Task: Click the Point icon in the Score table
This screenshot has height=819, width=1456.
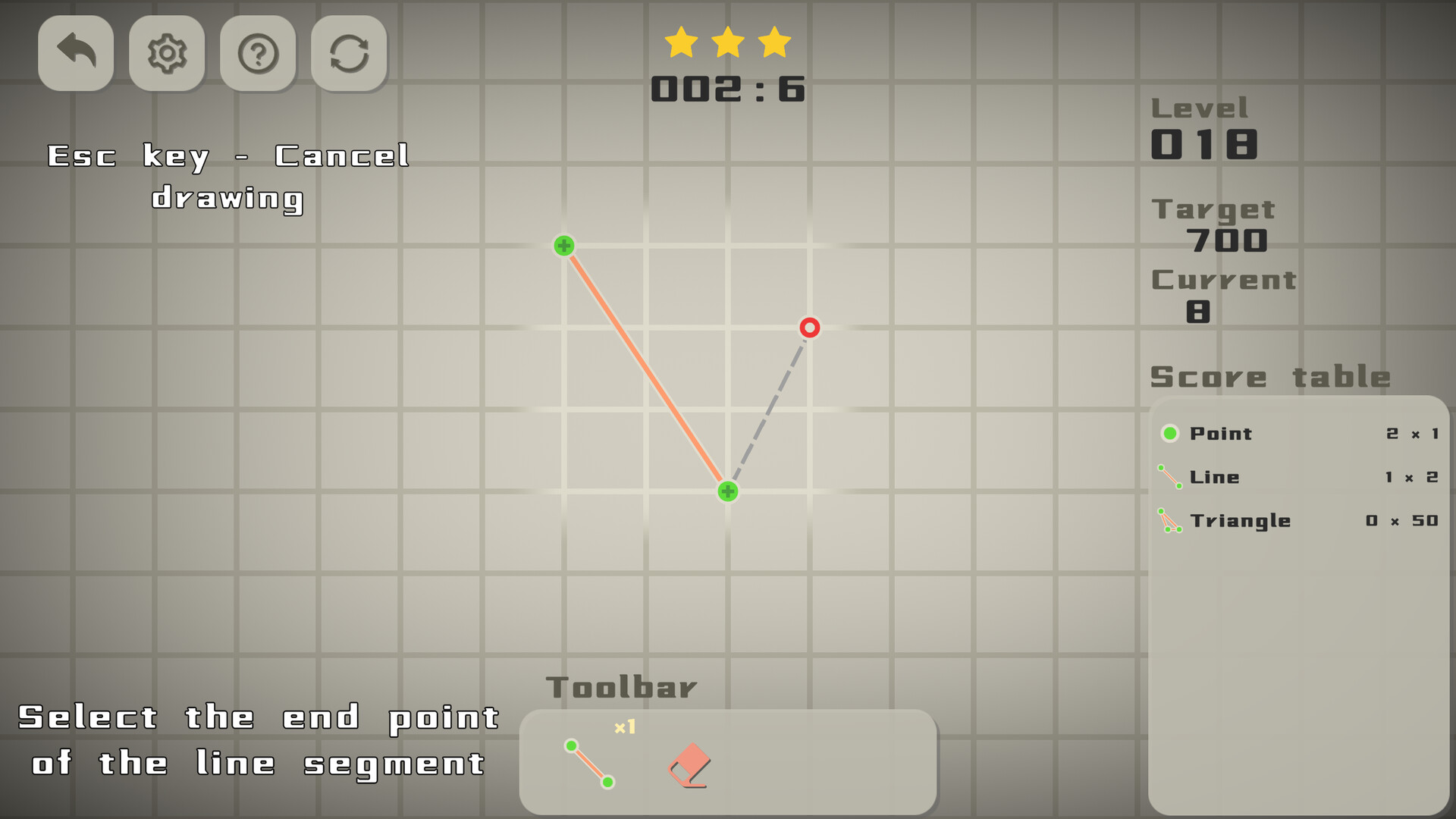Action: pos(1172,433)
